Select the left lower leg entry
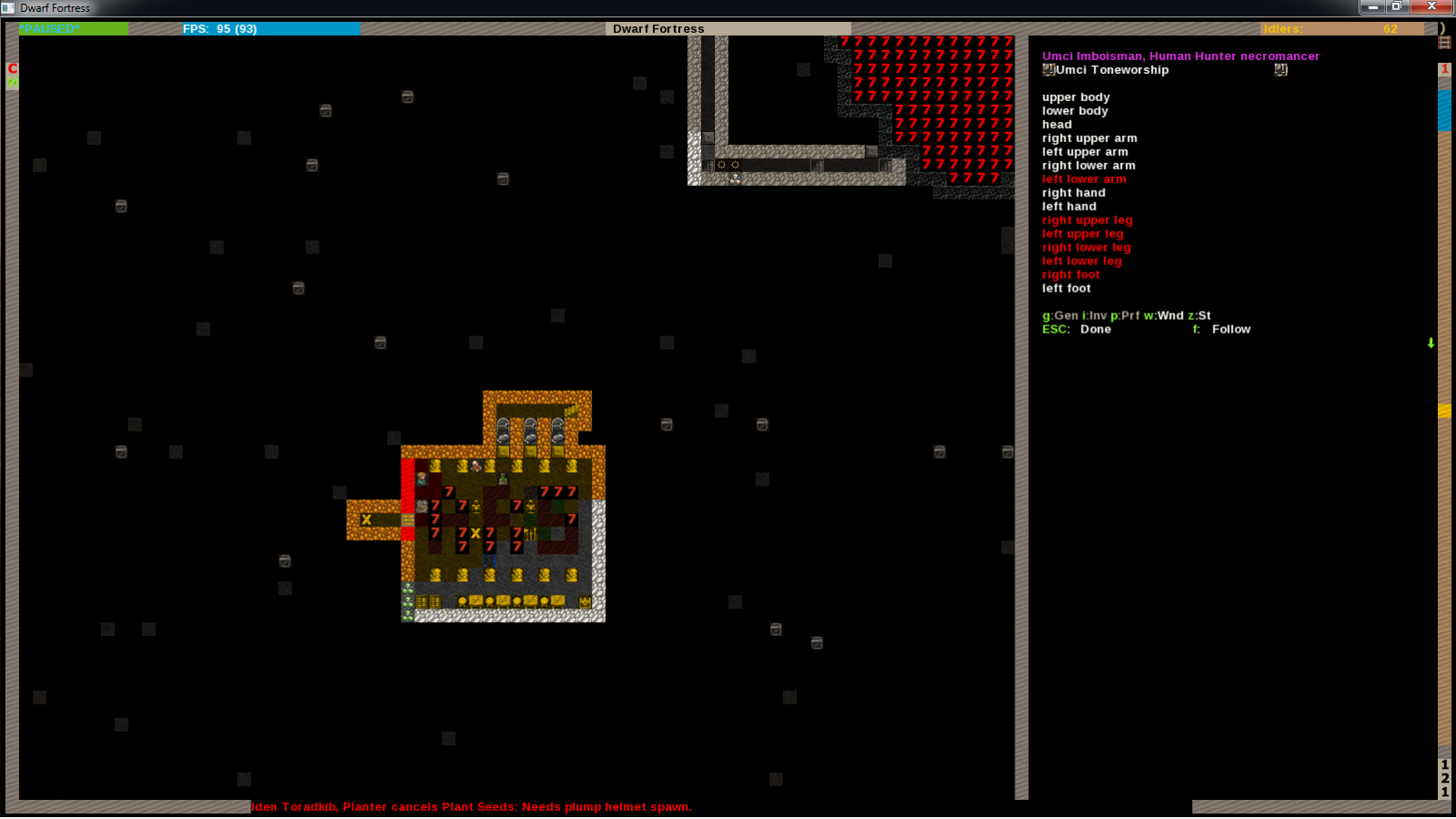This screenshot has height=819, width=1456. (x=1082, y=261)
